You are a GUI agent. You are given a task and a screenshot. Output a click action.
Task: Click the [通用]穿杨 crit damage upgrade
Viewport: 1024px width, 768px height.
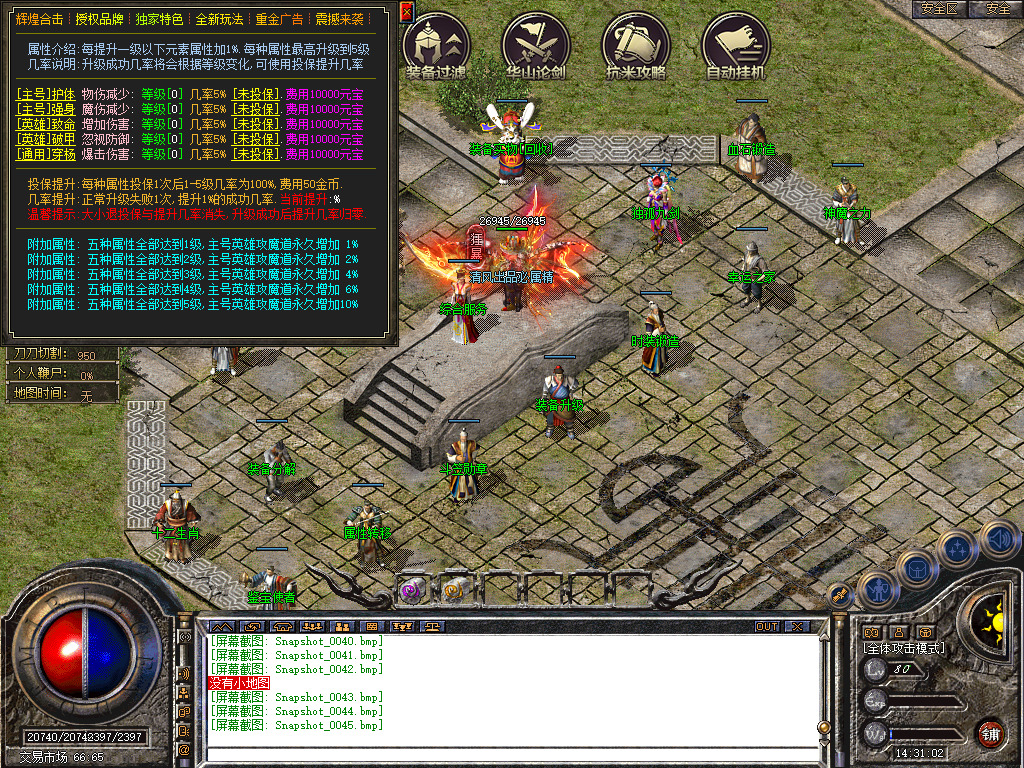(39, 154)
